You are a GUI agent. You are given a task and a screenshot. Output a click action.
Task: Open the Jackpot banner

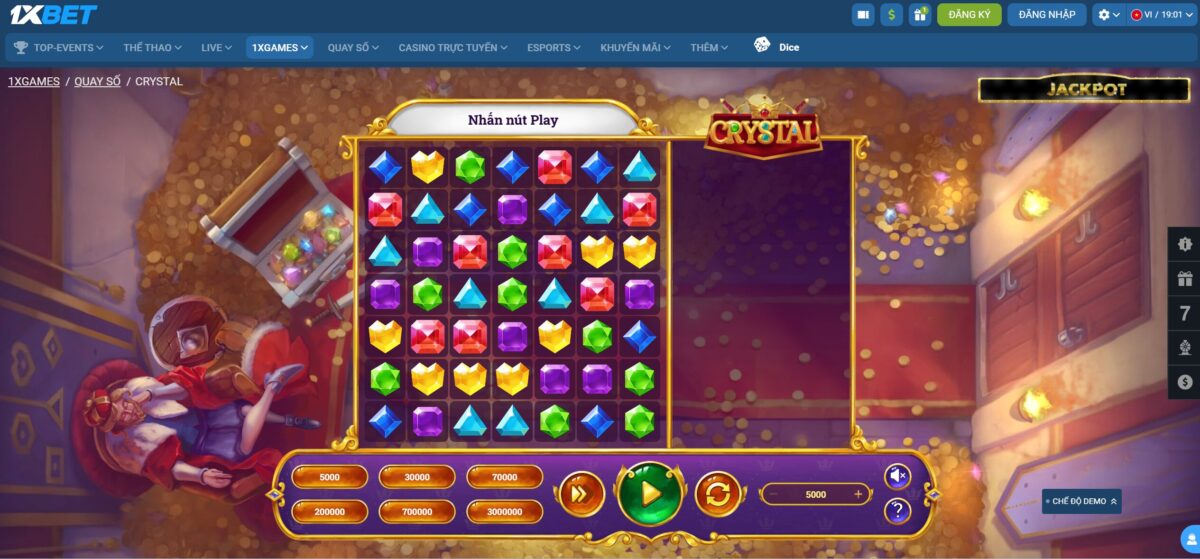pyautogui.click(x=1085, y=89)
